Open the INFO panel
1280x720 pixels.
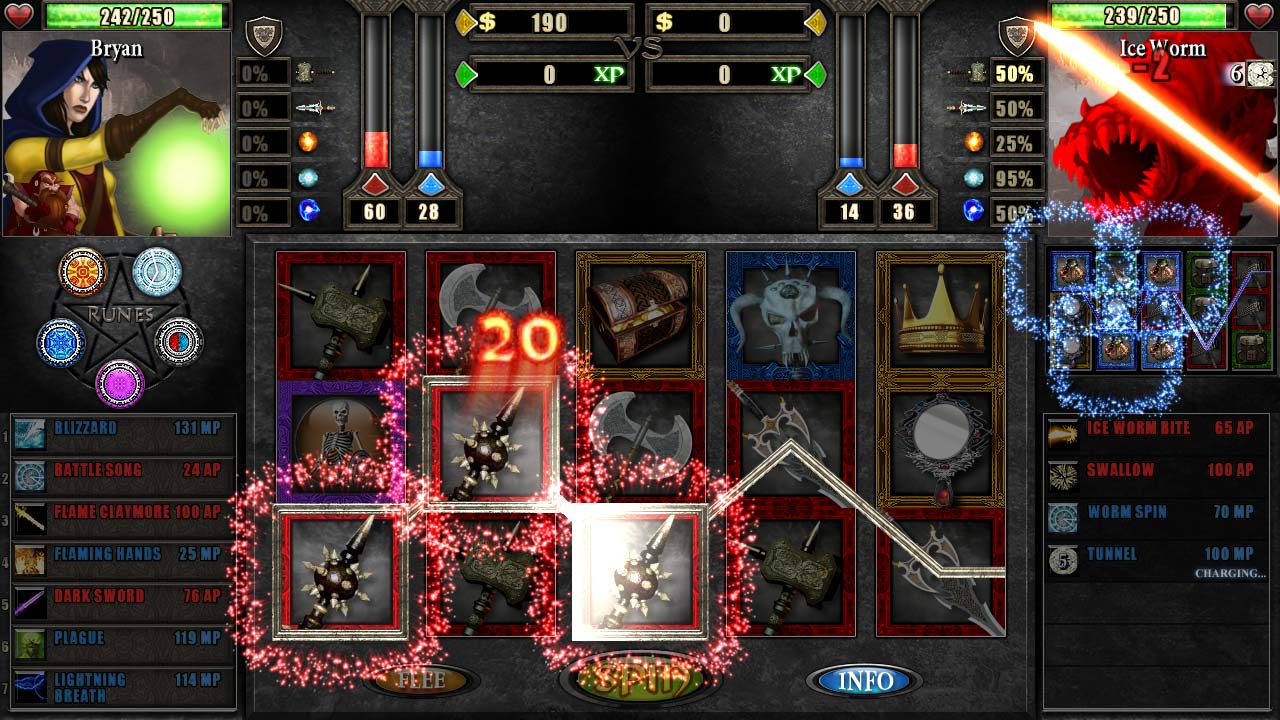(864, 682)
